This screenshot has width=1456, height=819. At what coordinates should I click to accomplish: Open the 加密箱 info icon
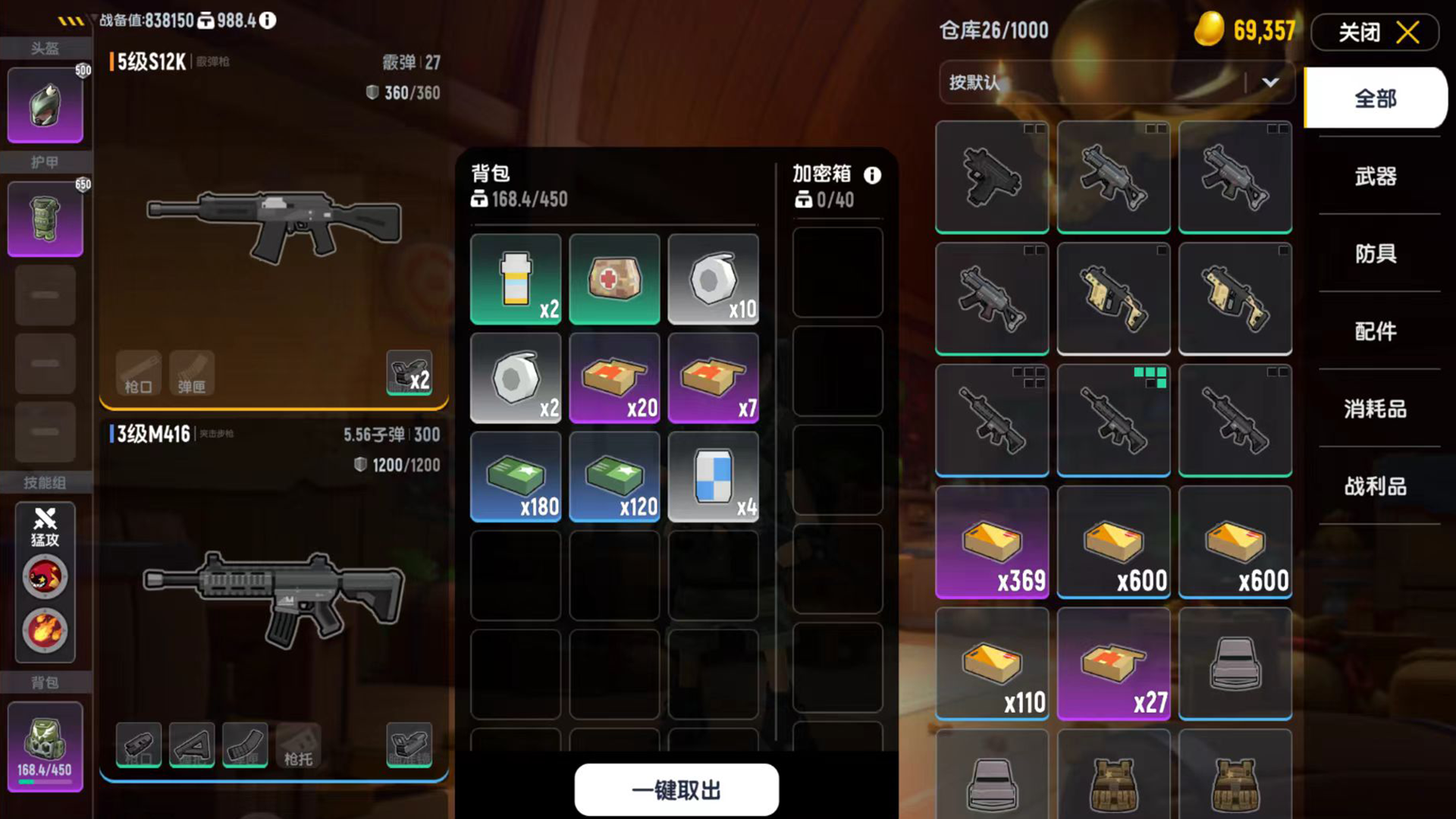[x=872, y=176]
